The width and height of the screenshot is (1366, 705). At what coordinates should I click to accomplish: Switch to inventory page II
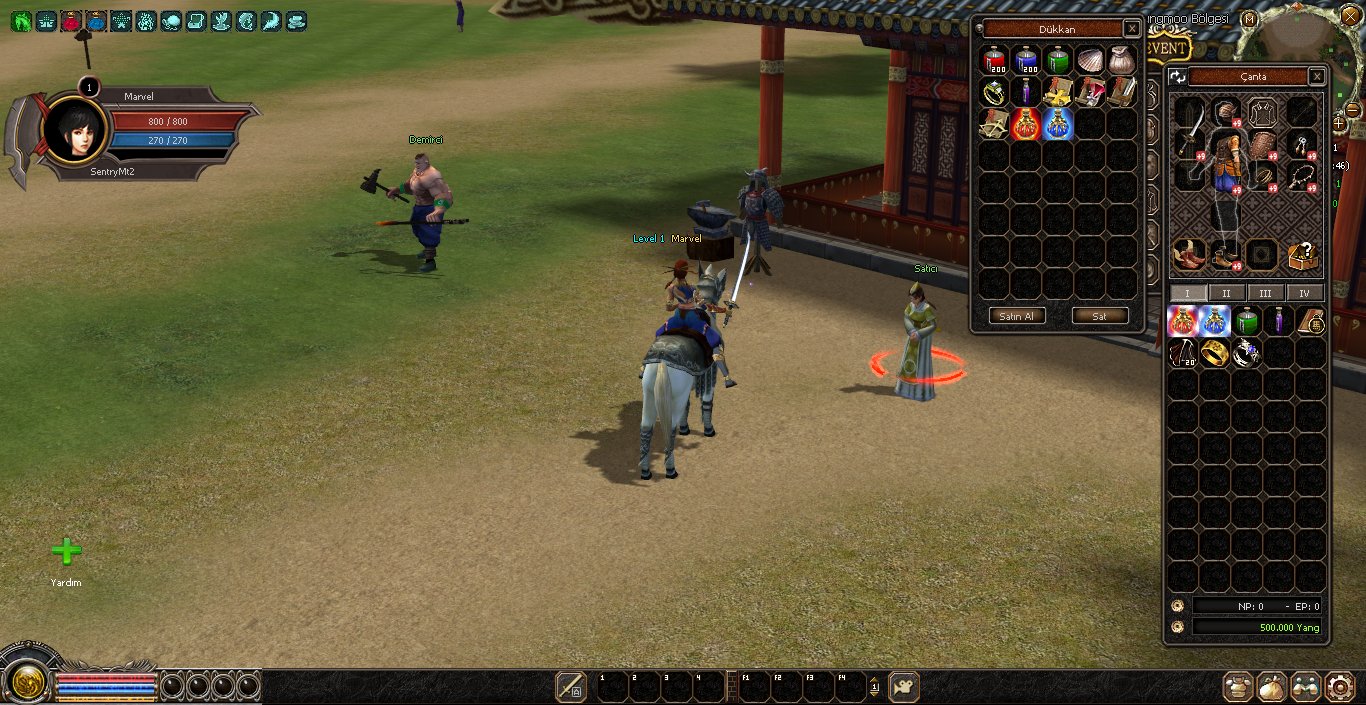pos(1226,293)
